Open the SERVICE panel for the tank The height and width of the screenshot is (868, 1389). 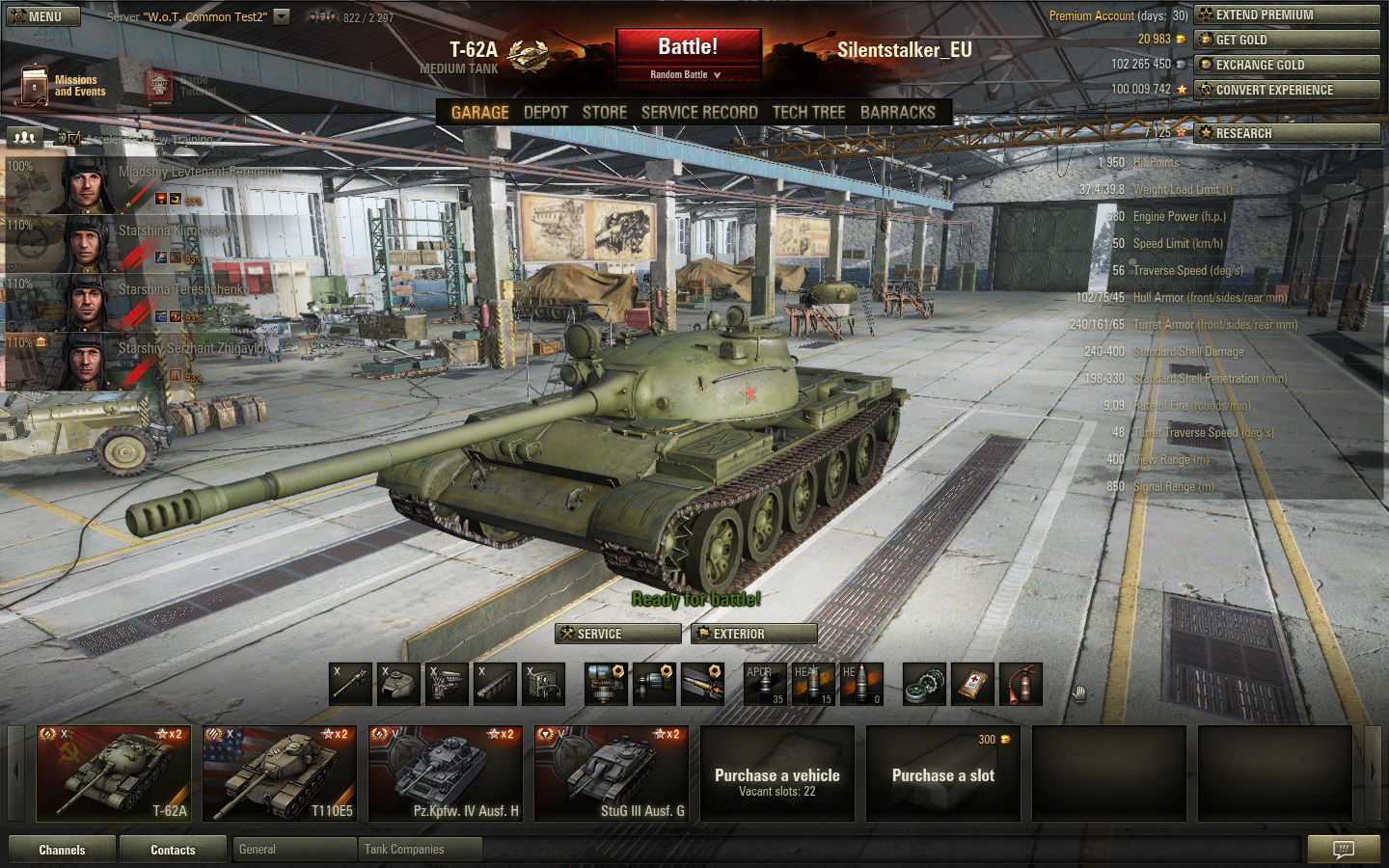click(617, 634)
